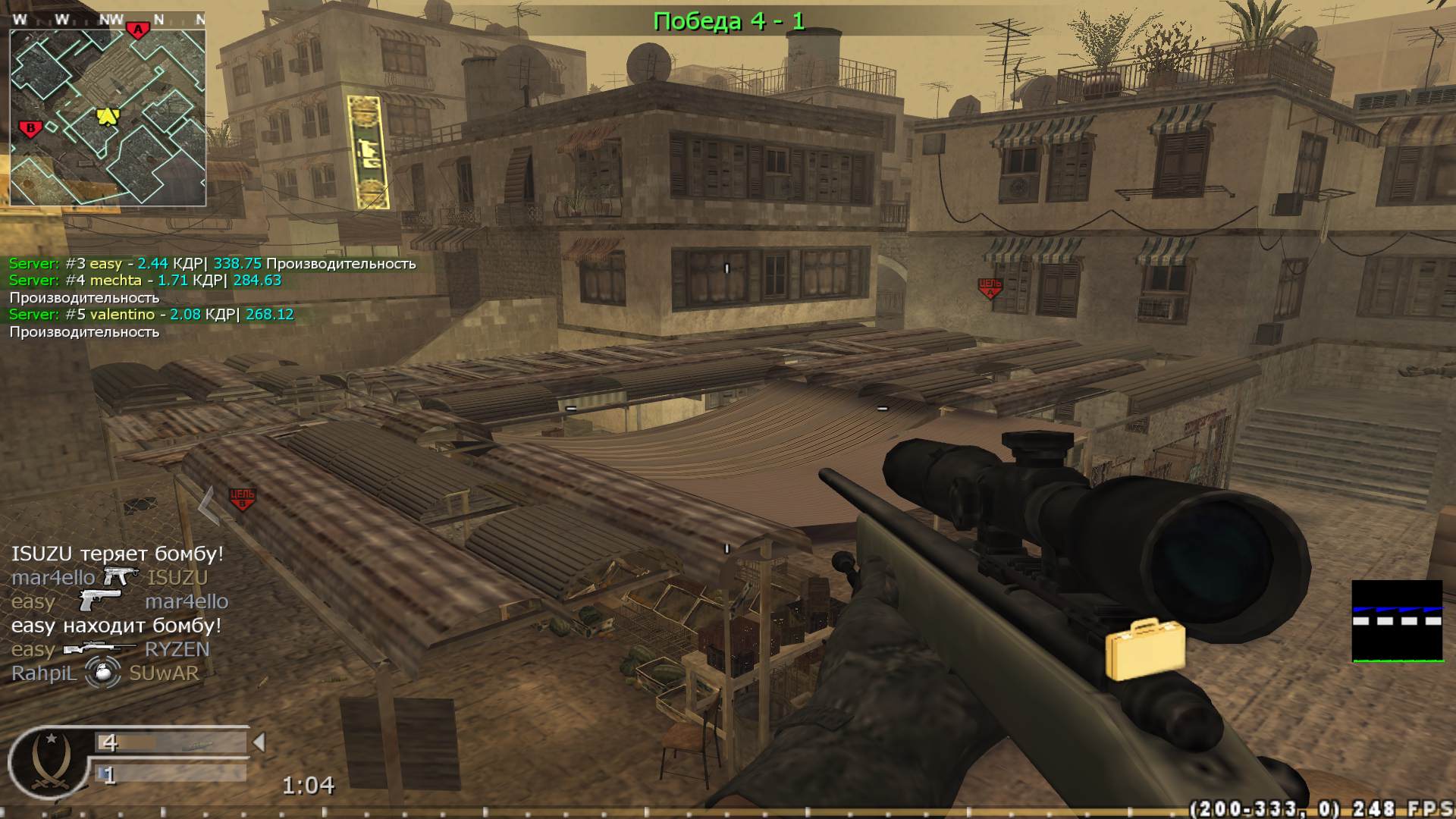
Task: Click the yellow player arrow on the minimap
Action: pos(106,118)
